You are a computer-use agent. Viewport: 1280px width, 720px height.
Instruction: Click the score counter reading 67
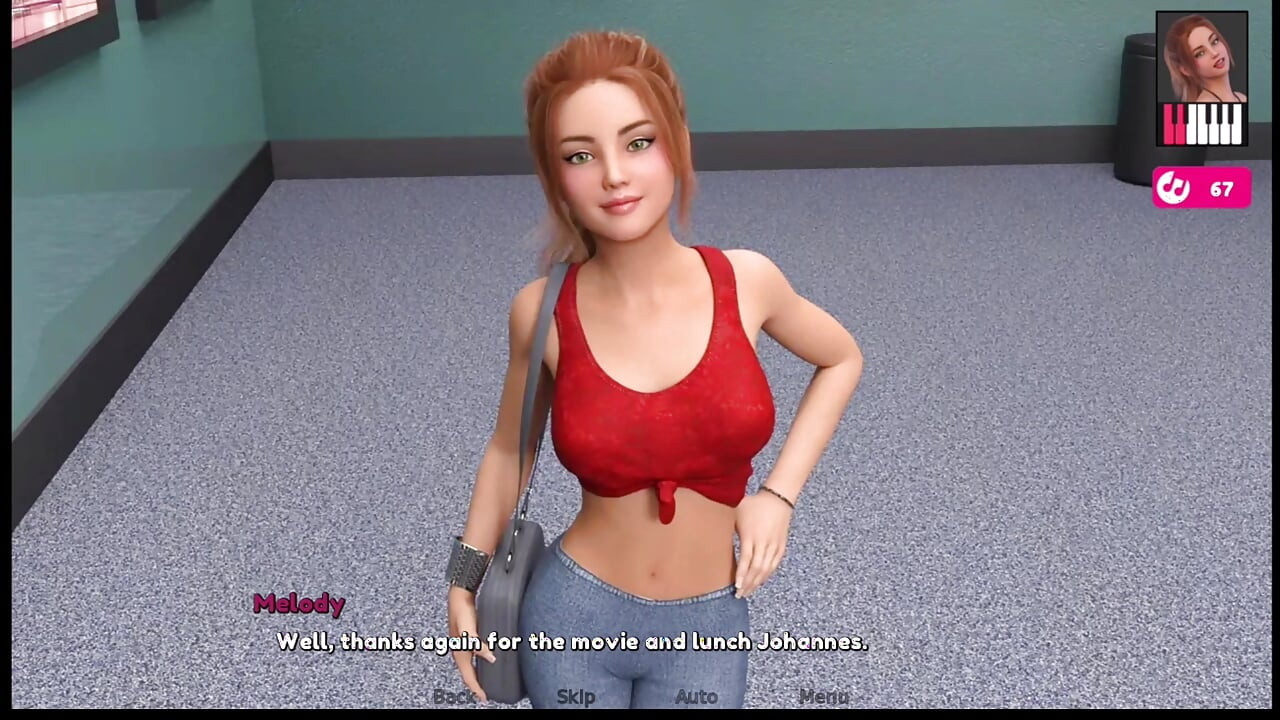click(1222, 188)
